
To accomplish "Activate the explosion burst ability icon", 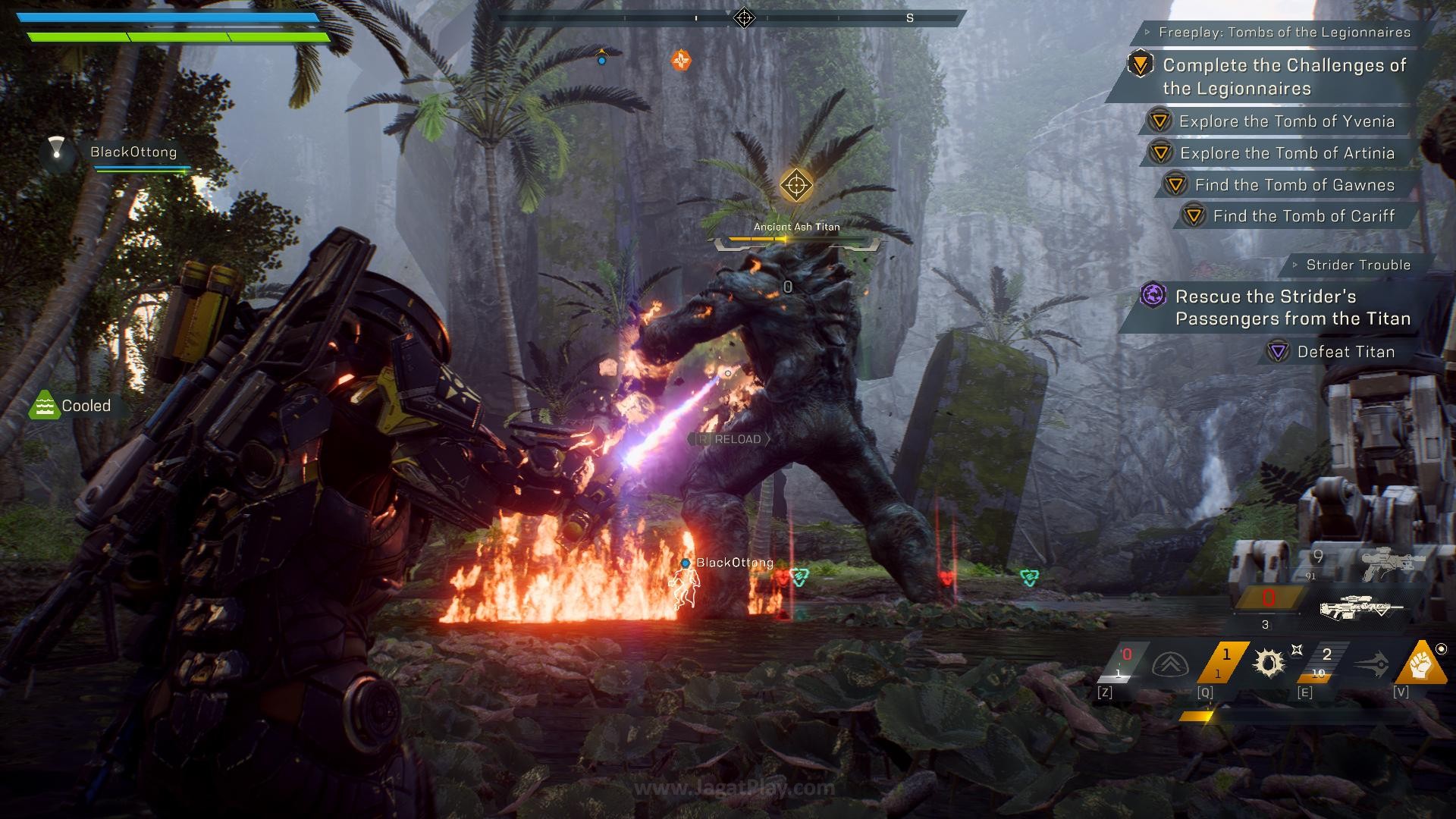I will coord(1269,663).
